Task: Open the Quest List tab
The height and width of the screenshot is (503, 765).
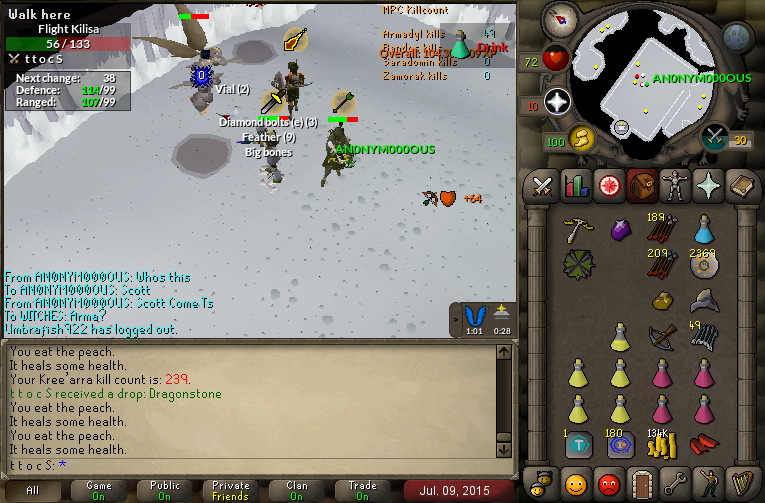Action: click(x=608, y=186)
